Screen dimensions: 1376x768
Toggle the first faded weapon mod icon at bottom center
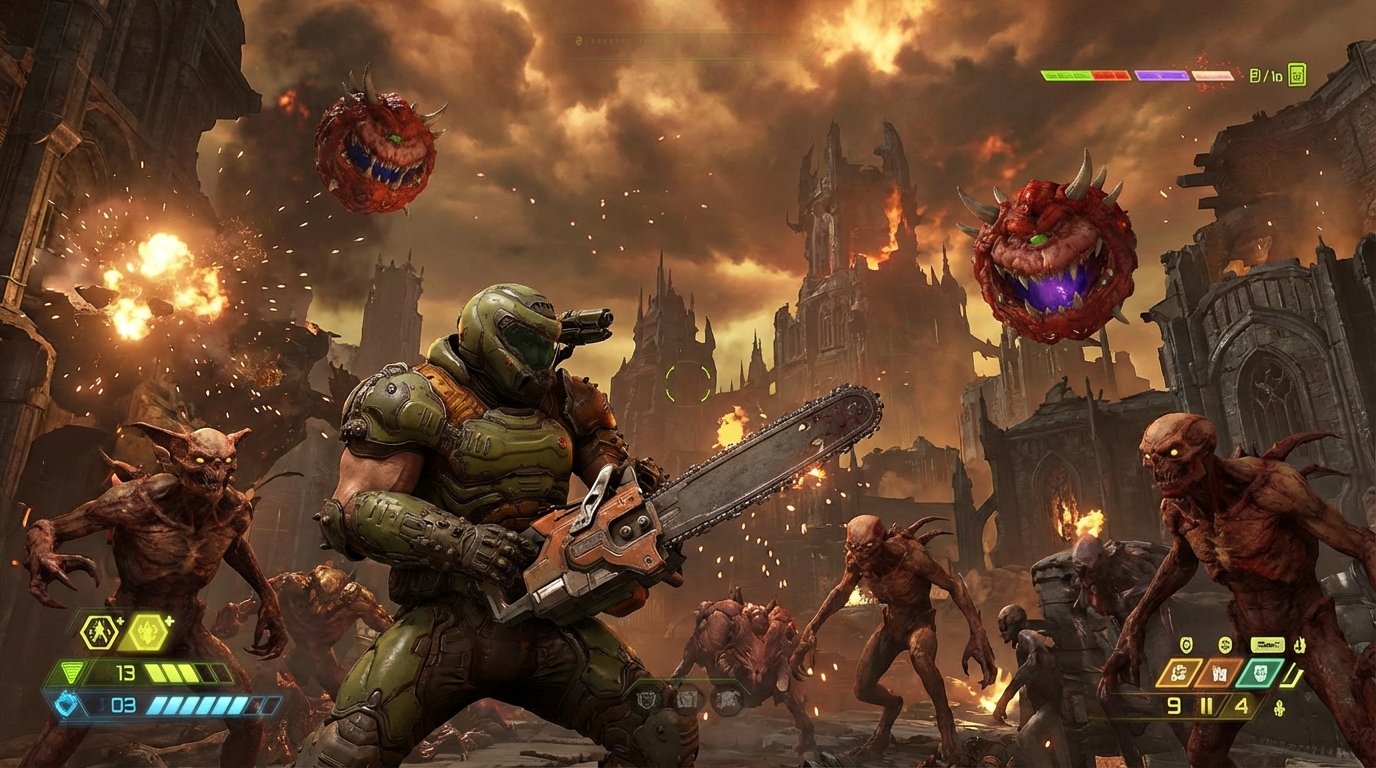[648, 700]
